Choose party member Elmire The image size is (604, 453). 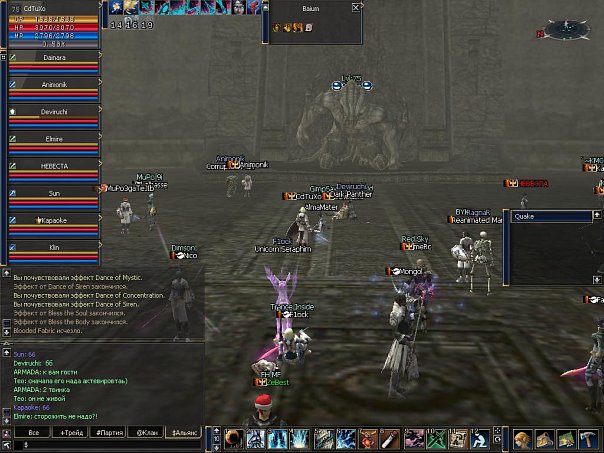tap(54, 139)
